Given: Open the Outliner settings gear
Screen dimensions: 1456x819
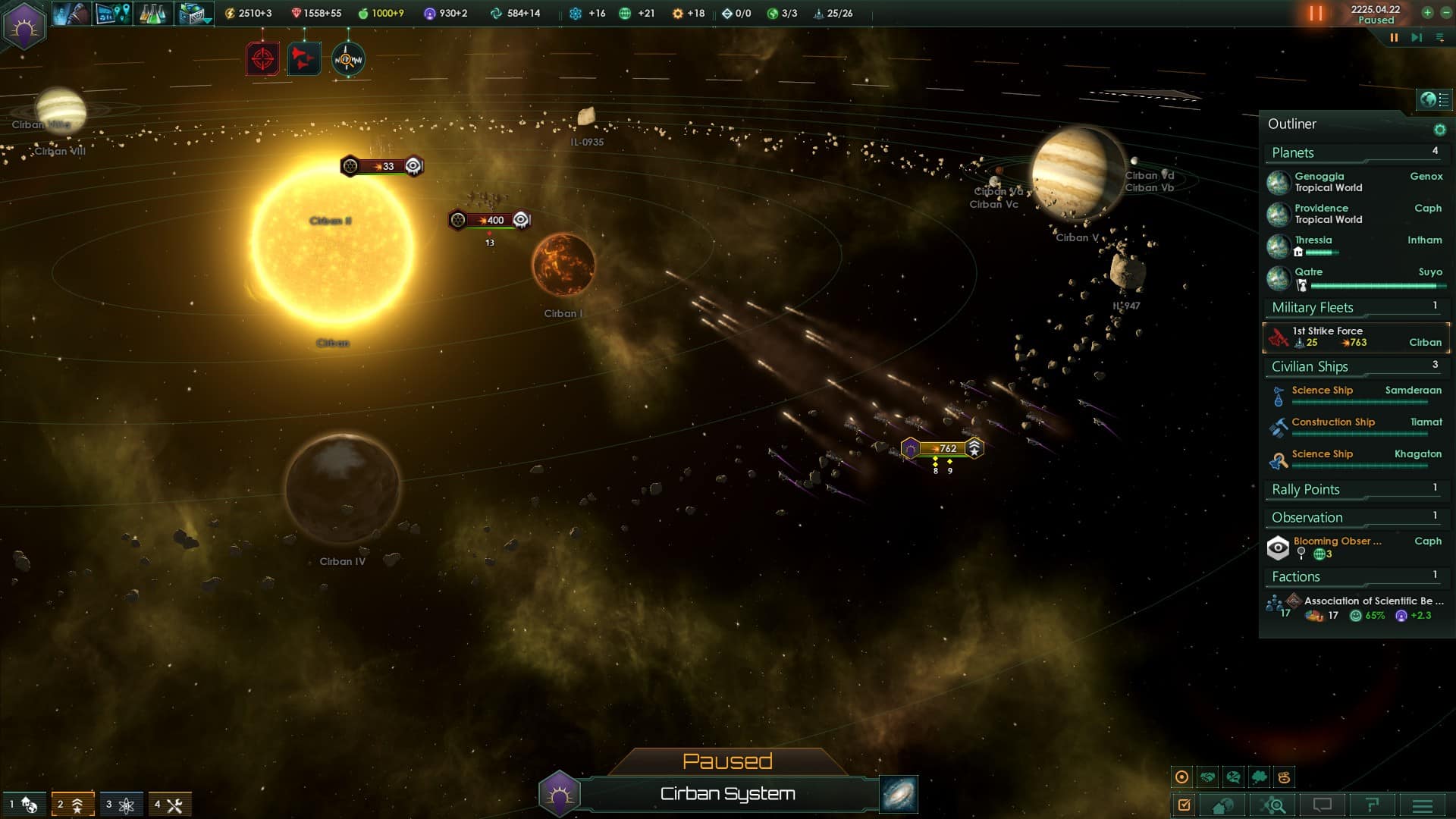Looking at the screenshot, I should [x=1438, y=129].
